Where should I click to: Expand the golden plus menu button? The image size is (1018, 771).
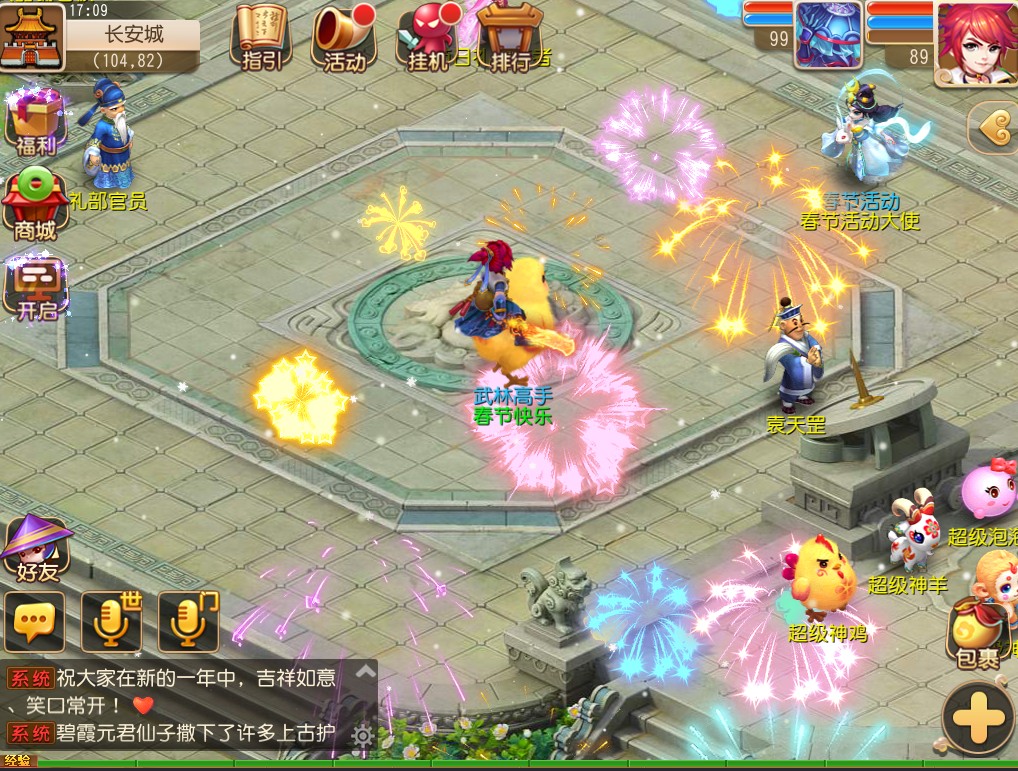[978, 717]
